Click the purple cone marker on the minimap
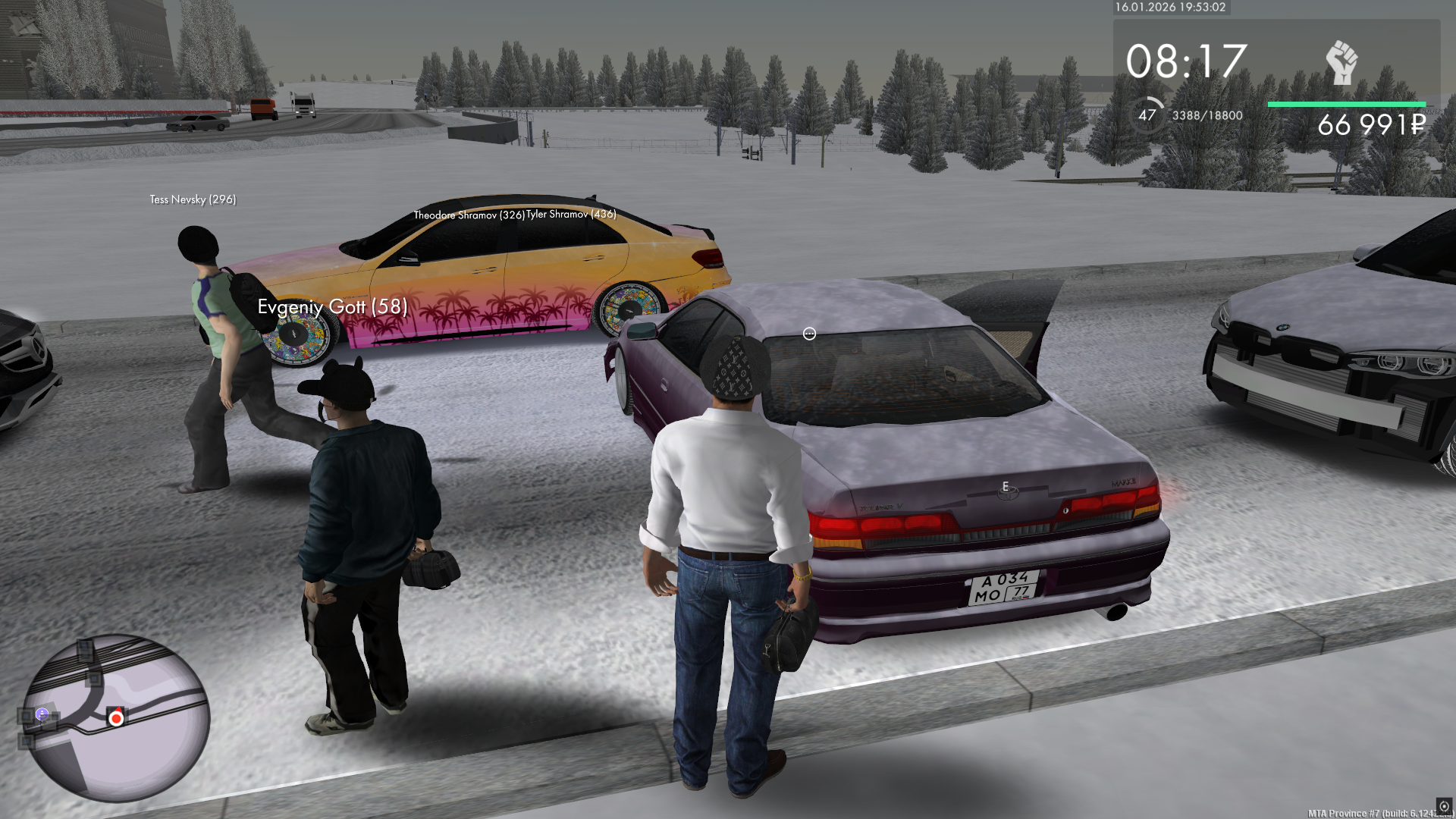The image size is (1456, 819). (42, 714)
